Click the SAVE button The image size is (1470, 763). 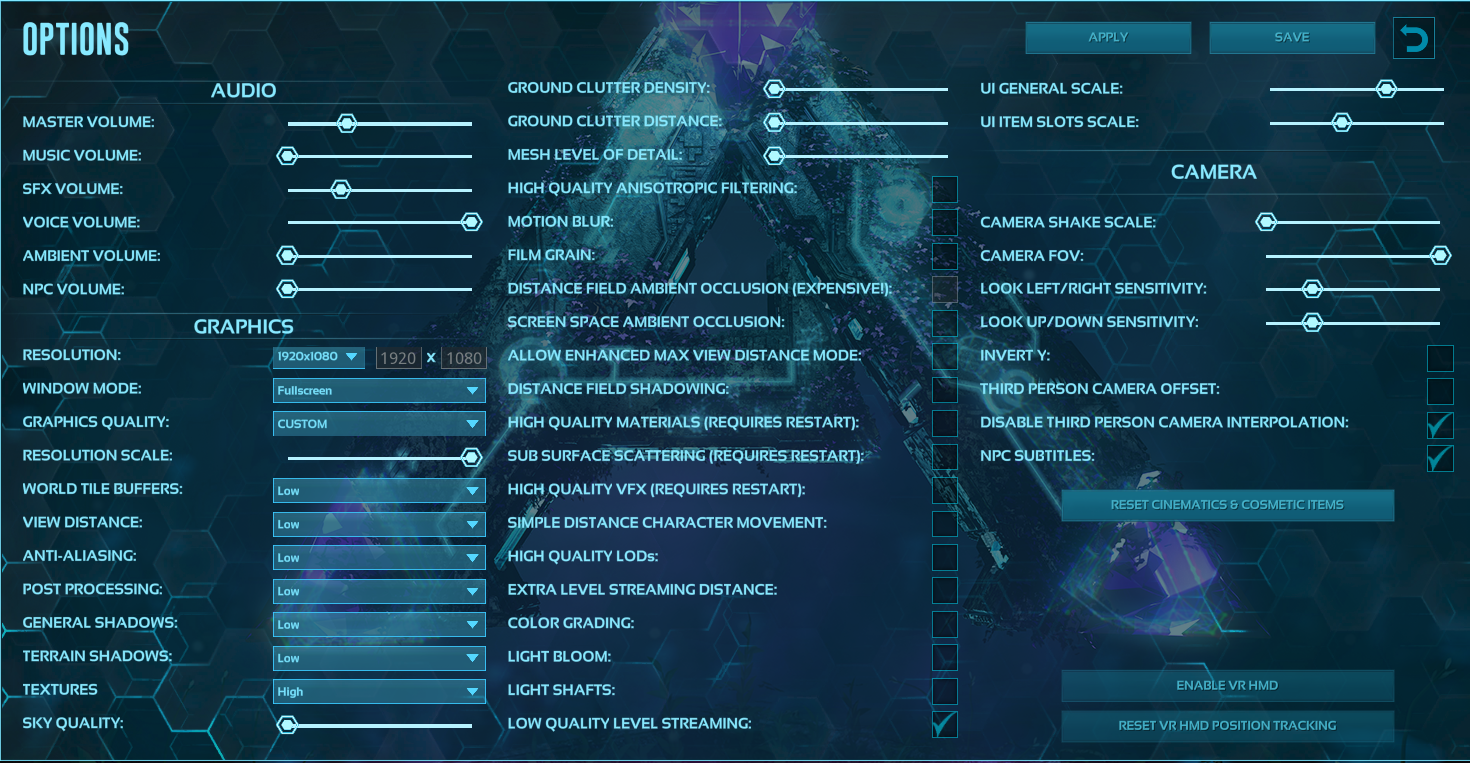click(1291, 37)
